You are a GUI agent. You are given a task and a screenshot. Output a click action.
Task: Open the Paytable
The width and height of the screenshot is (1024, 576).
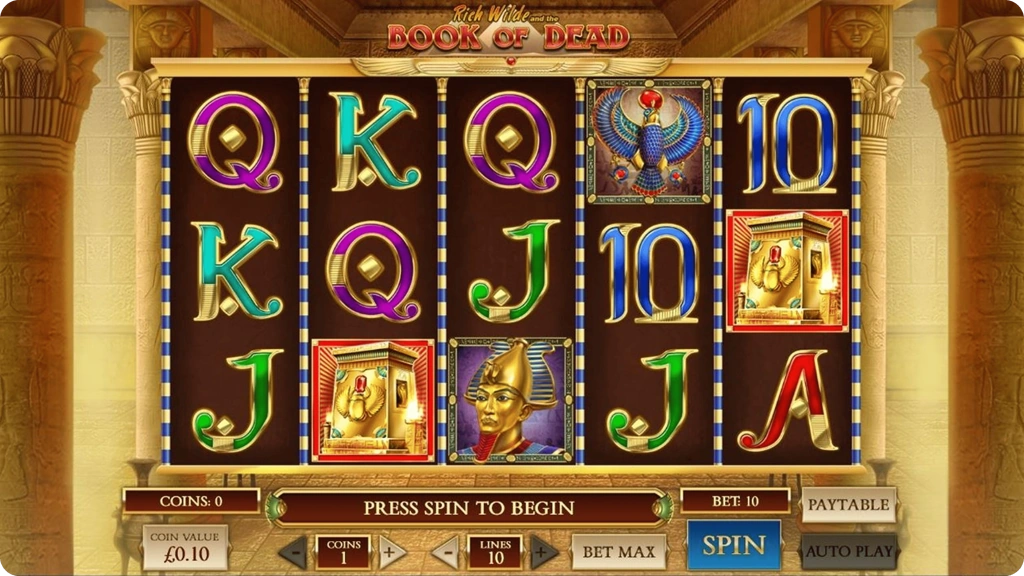click(848, 505)
